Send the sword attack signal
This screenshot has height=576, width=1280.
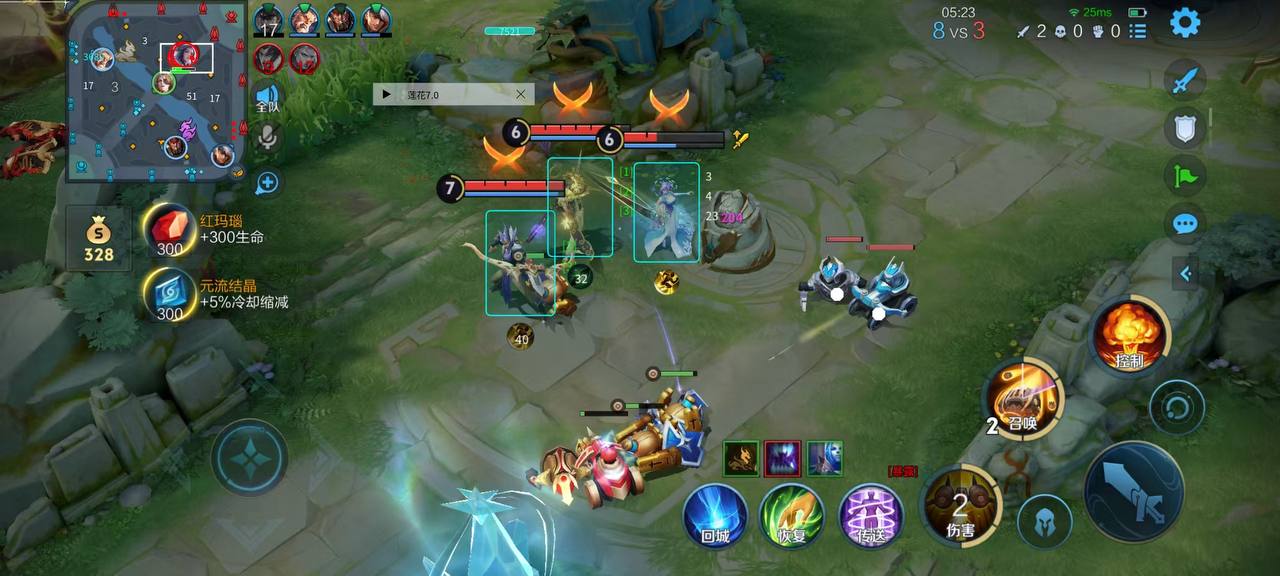(x=1185, y=80)
